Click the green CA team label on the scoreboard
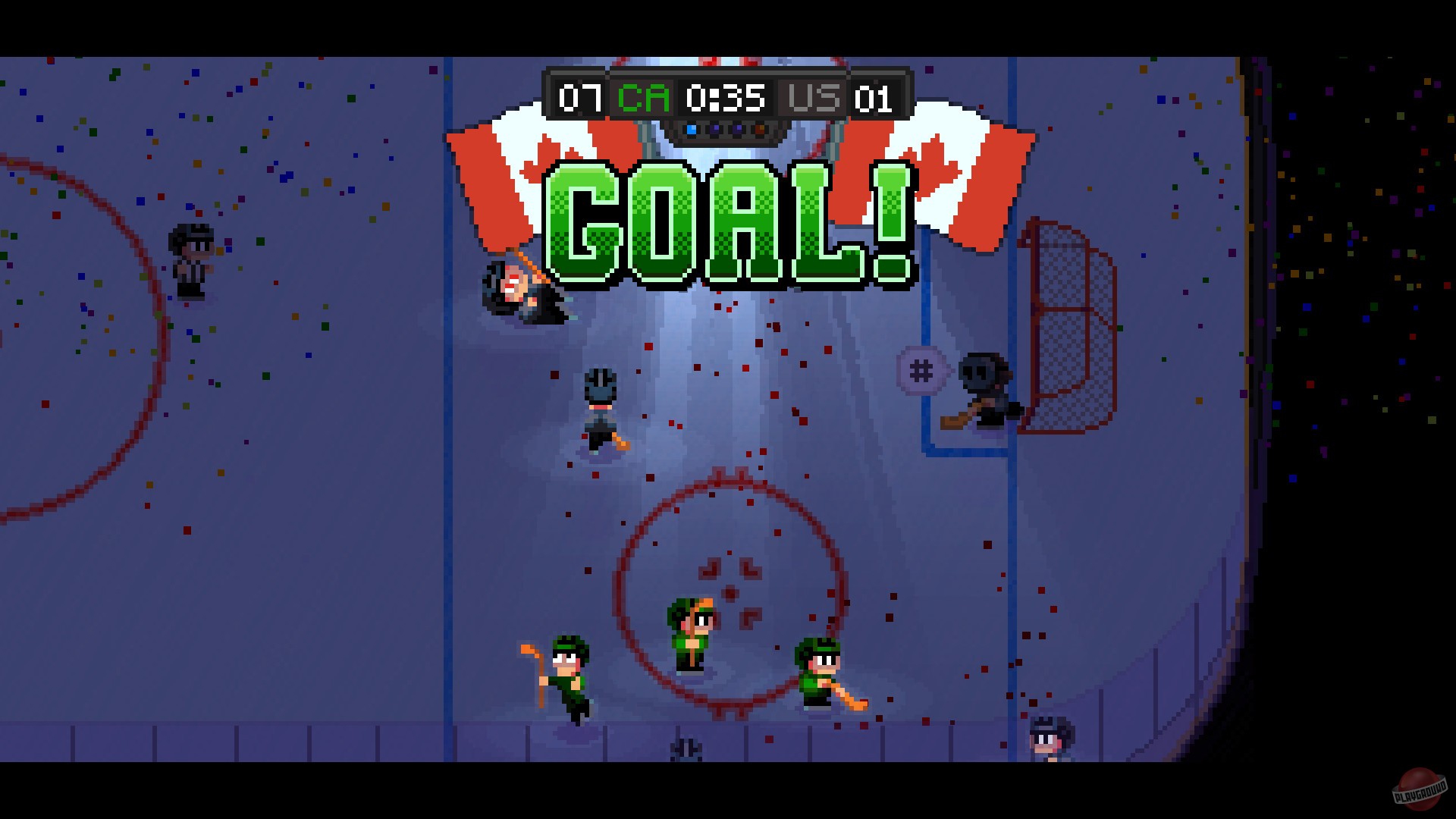1456x819 pixels. [x=641, y=97]
